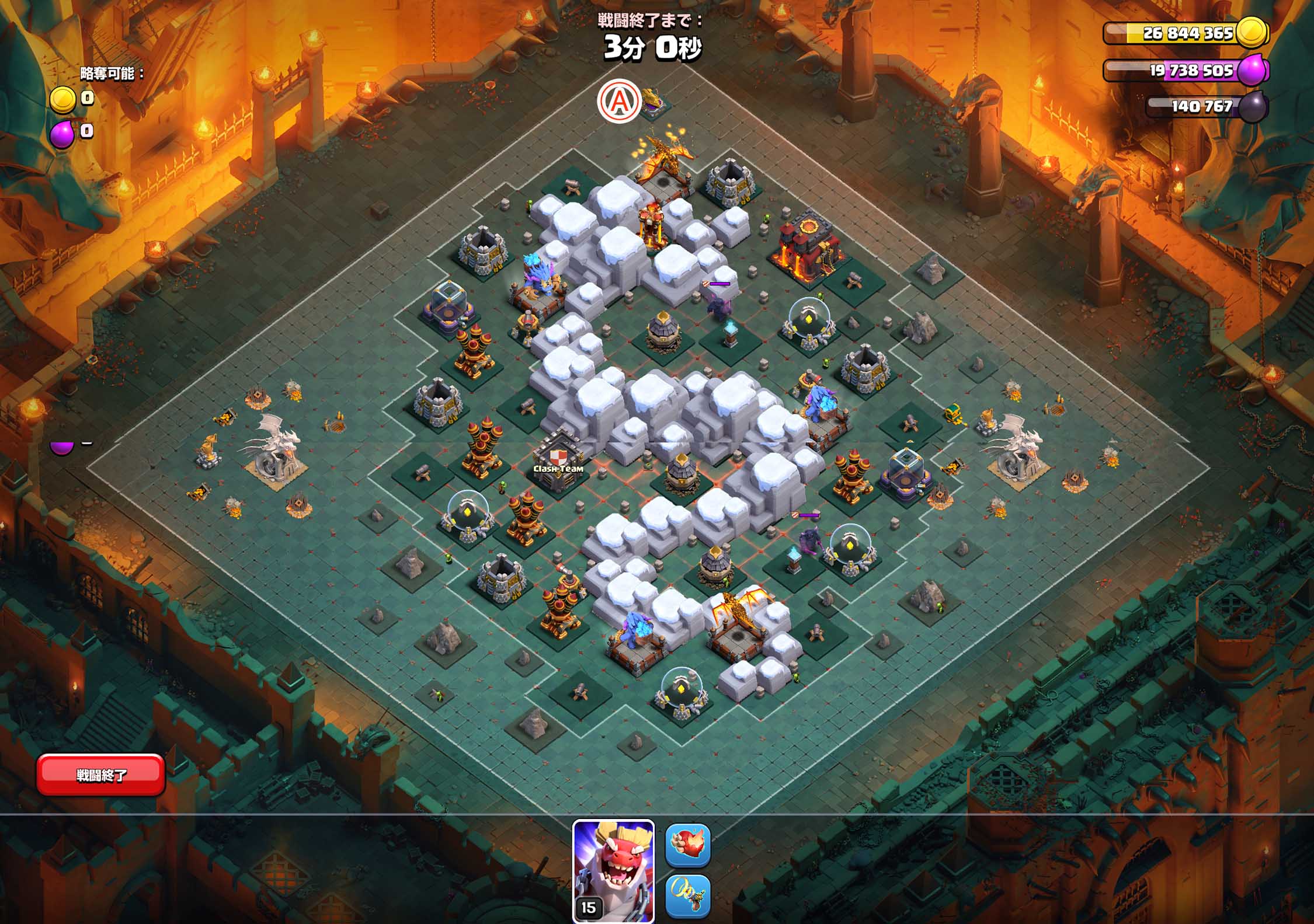
Task: End the battle with the red 戦闘終了 button
Action: [100, 775]
